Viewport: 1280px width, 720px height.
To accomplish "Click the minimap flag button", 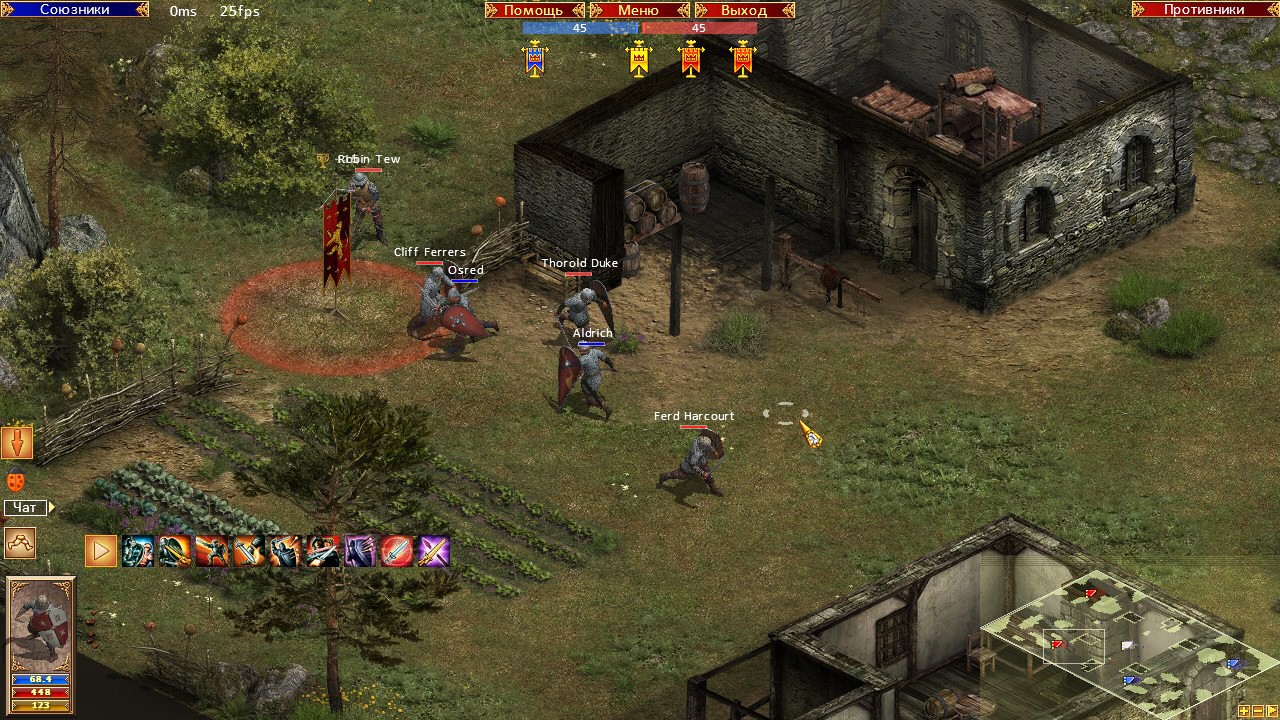I will click(1270, 712).
